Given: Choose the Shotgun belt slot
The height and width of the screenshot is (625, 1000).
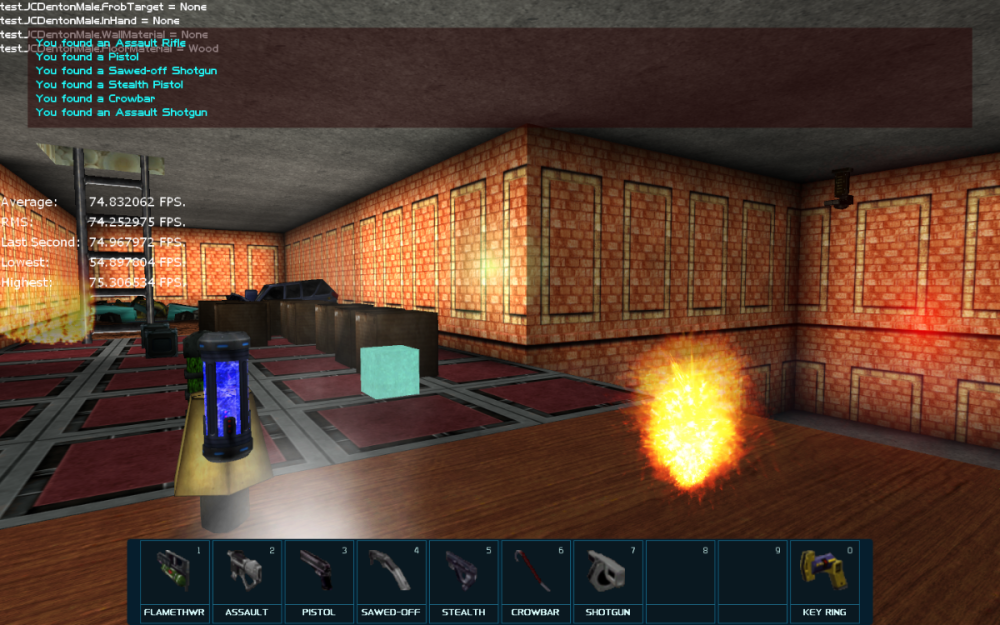Looking at the screenshot, I should coord(607,577).
